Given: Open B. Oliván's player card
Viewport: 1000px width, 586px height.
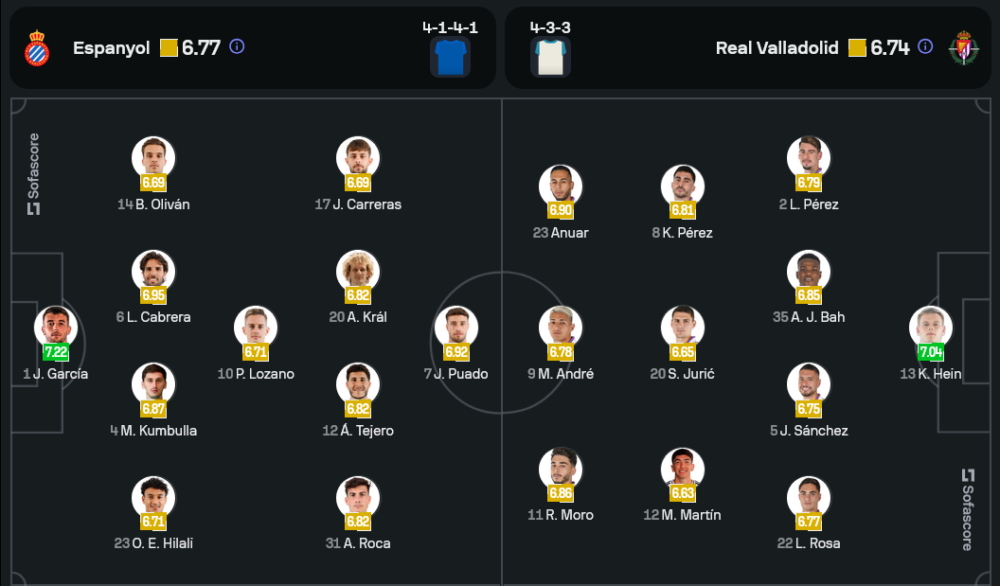Looking at the screenshot, I should [x=153, y=159].
